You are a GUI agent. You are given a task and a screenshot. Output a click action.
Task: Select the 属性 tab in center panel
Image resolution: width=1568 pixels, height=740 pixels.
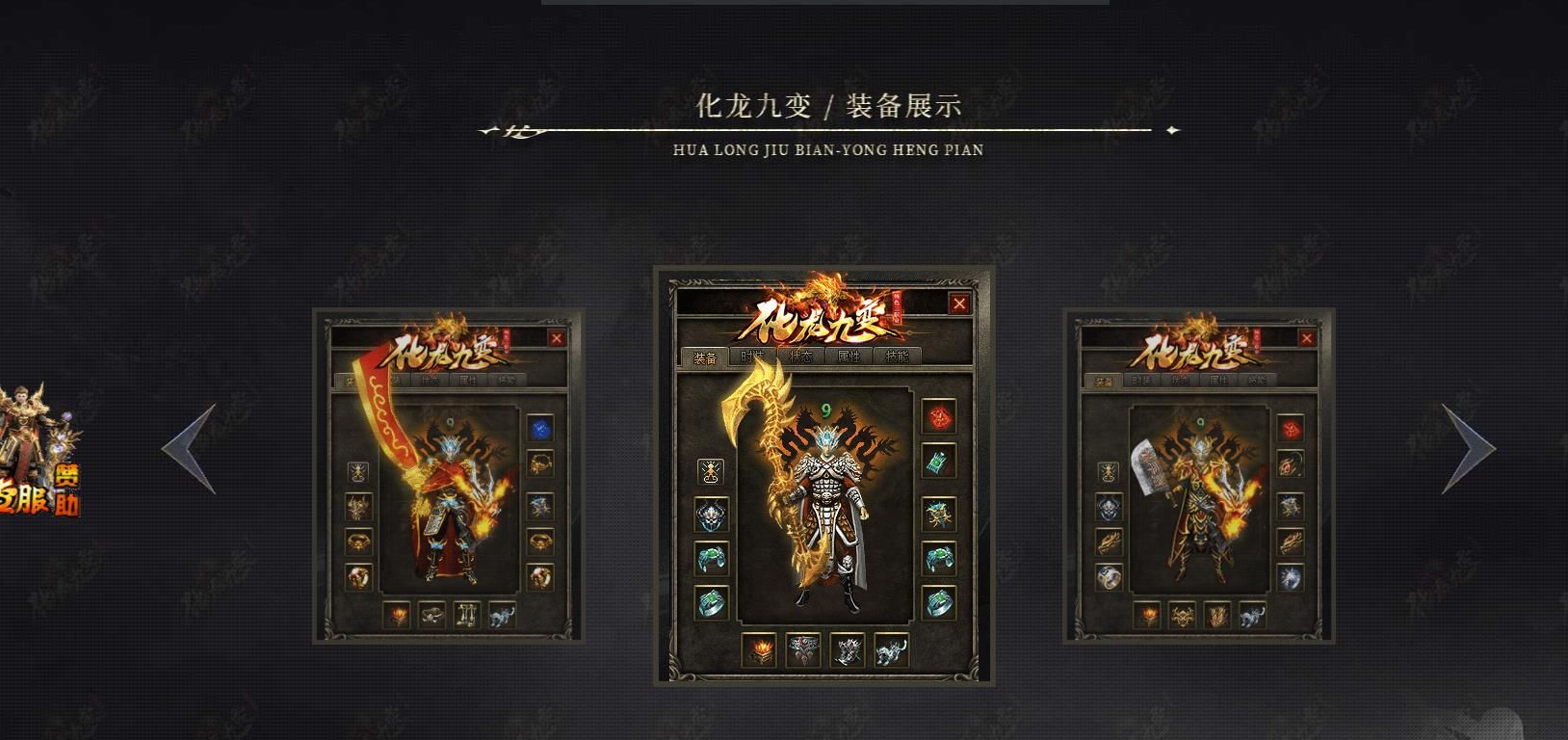(x=850, y=357)
